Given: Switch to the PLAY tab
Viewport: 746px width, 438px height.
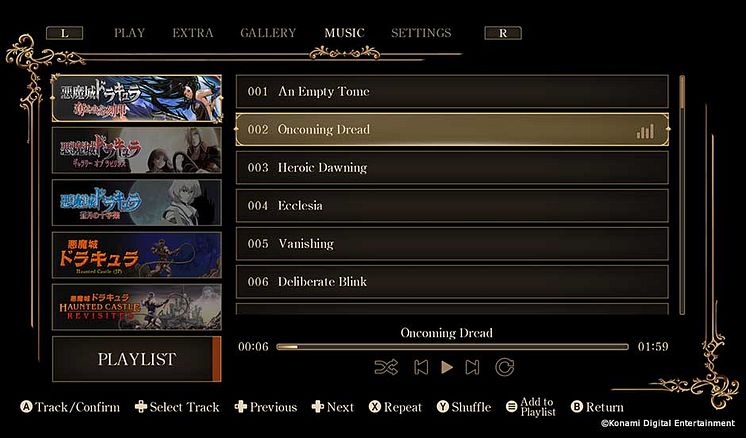Looking at the screenshot, I should (129, 33).
